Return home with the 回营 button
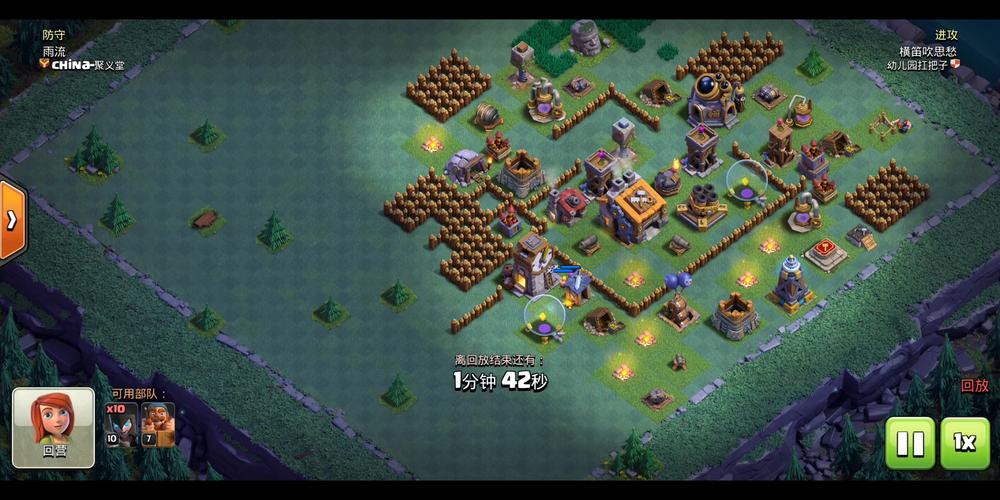Screen dimensions: 1000x500 click(x=54, y=428)
